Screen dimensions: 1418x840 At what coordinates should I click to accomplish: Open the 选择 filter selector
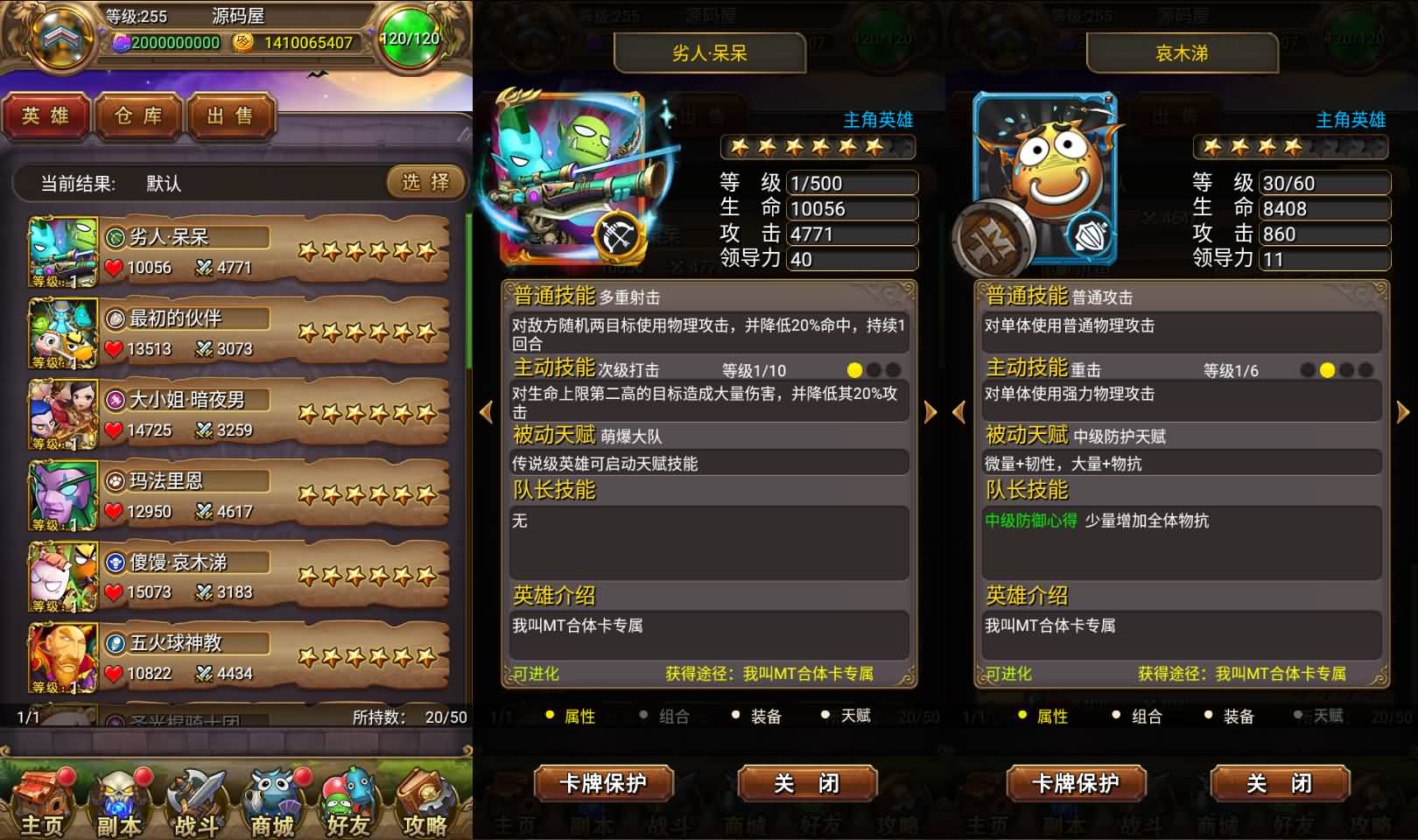click(x=425, y=184)
